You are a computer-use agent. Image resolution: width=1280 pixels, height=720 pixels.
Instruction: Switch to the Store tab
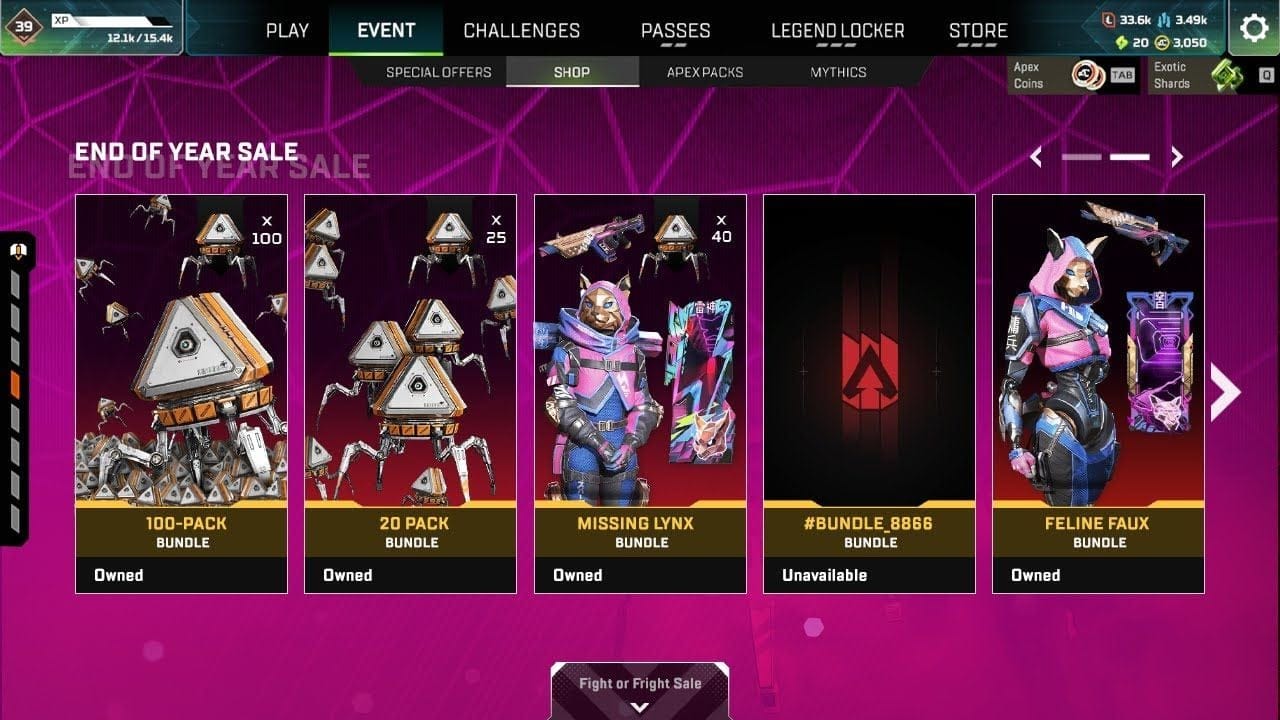click(978, 30)
